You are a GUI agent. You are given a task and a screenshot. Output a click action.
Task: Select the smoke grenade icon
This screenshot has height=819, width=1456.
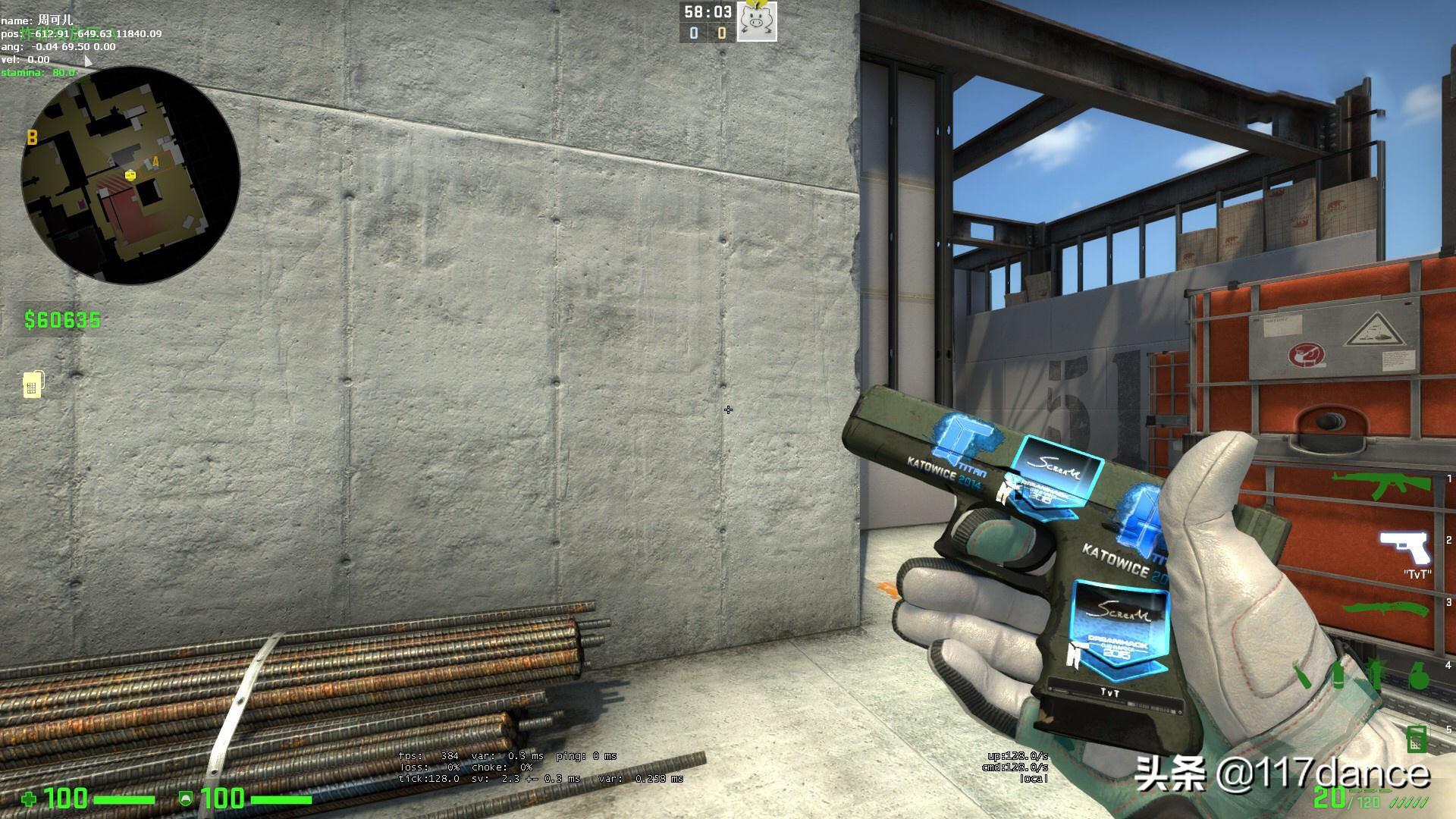[1338, 673]
